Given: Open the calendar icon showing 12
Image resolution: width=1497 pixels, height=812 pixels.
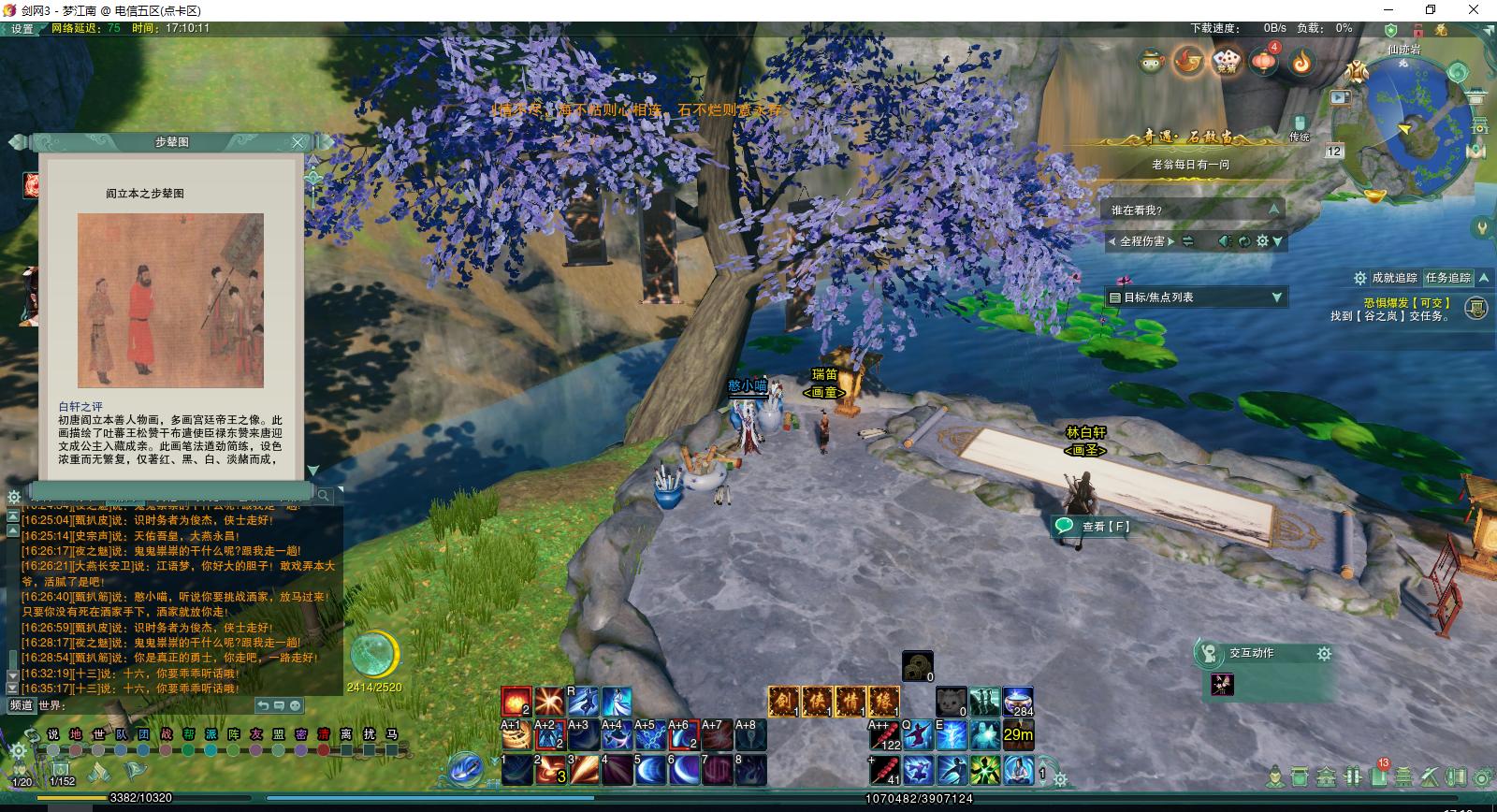Looking at the screenshot, I should click(x=1334, y=151).
